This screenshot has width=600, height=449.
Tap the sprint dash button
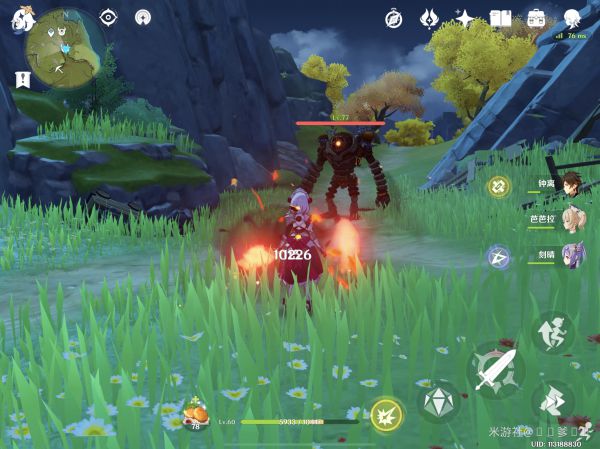coord(552,400)
